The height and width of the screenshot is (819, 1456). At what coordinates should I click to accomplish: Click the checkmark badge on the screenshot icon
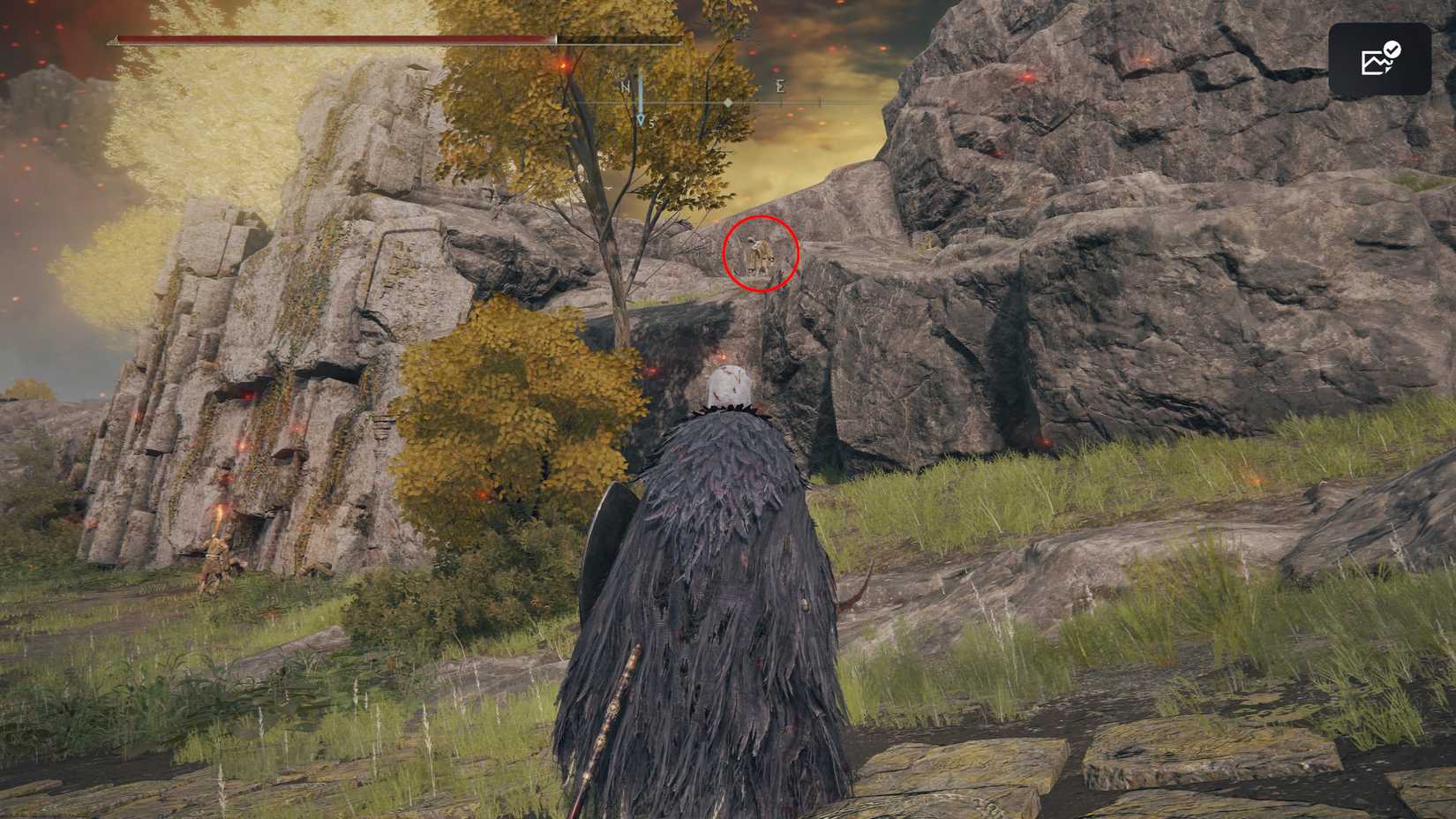point(1392,50)
